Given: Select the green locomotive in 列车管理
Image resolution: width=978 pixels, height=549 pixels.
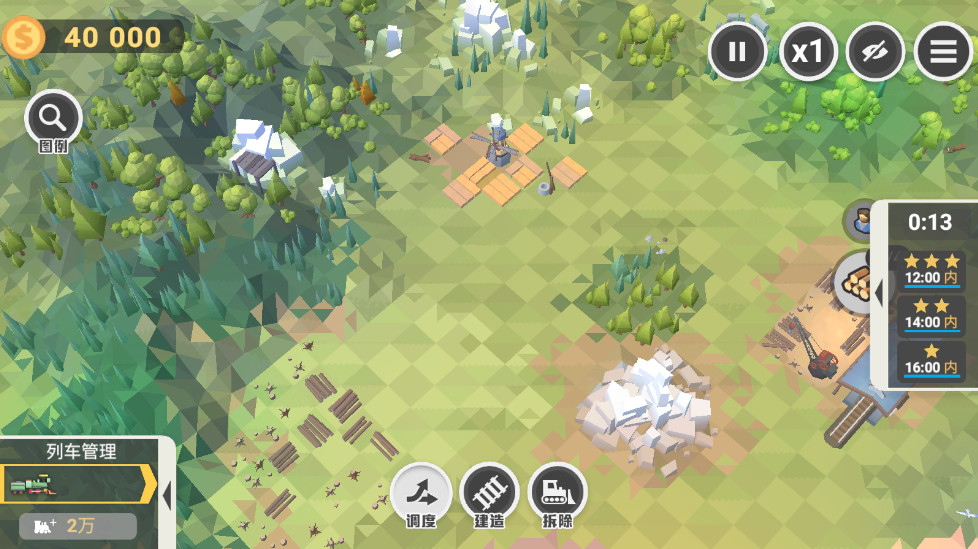Looking at the screenshot, I should pos(76,485).
